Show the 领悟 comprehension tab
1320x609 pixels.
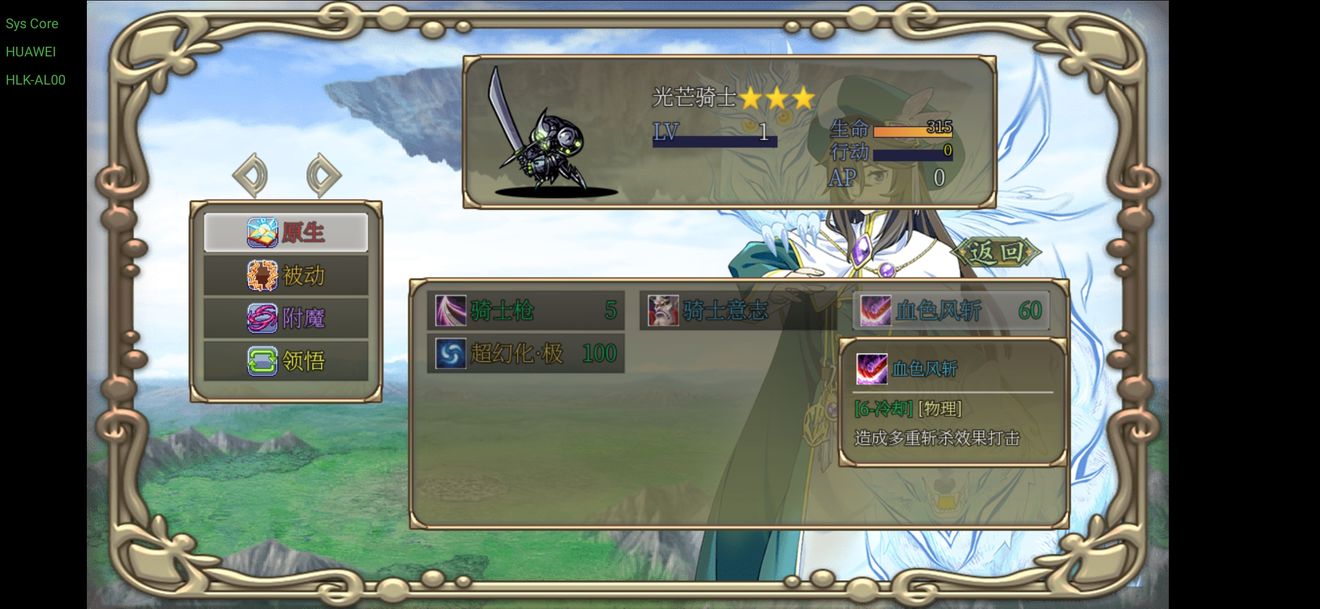click(286, 360)
